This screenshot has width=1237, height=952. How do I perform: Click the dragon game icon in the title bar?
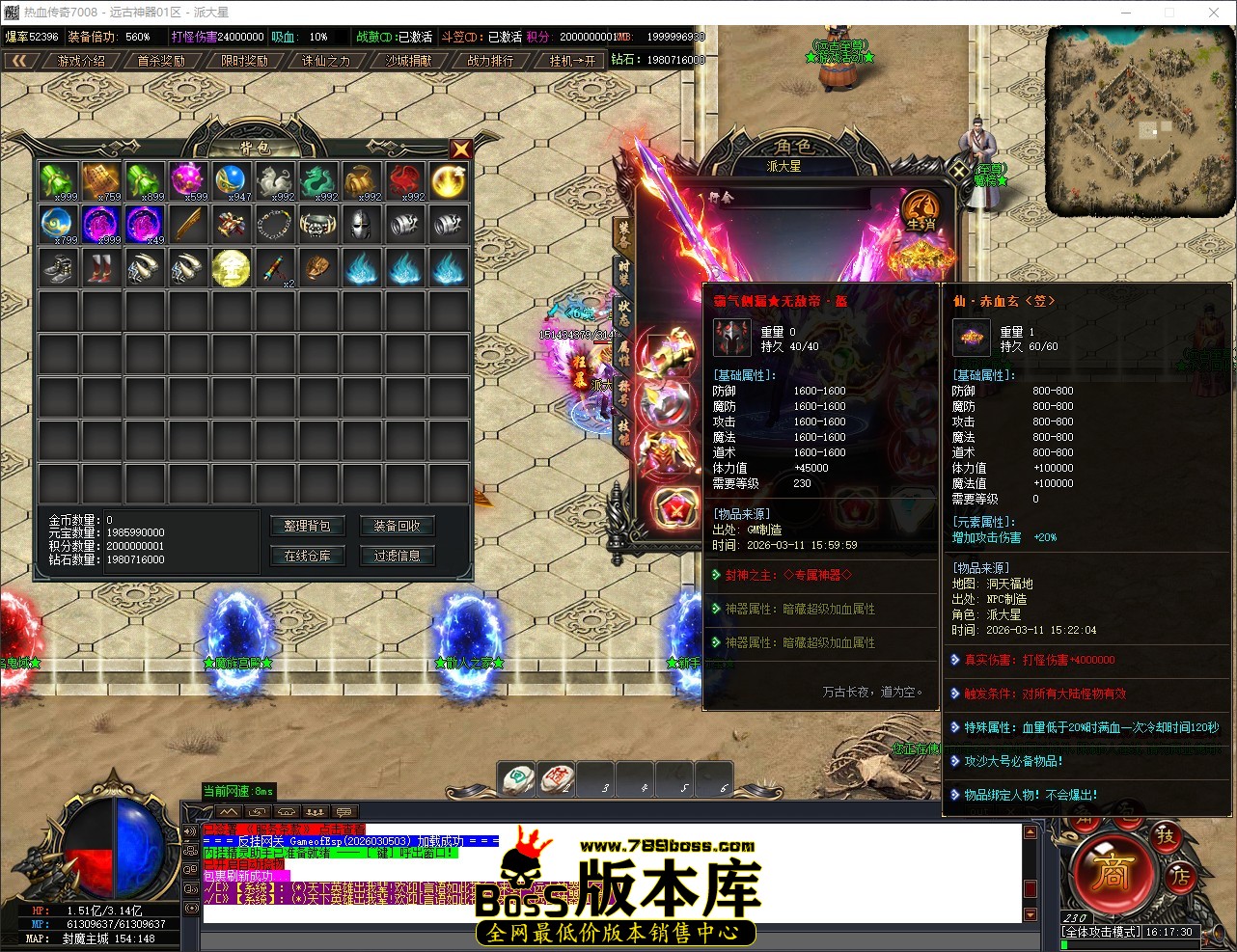(x=11, y=12)
